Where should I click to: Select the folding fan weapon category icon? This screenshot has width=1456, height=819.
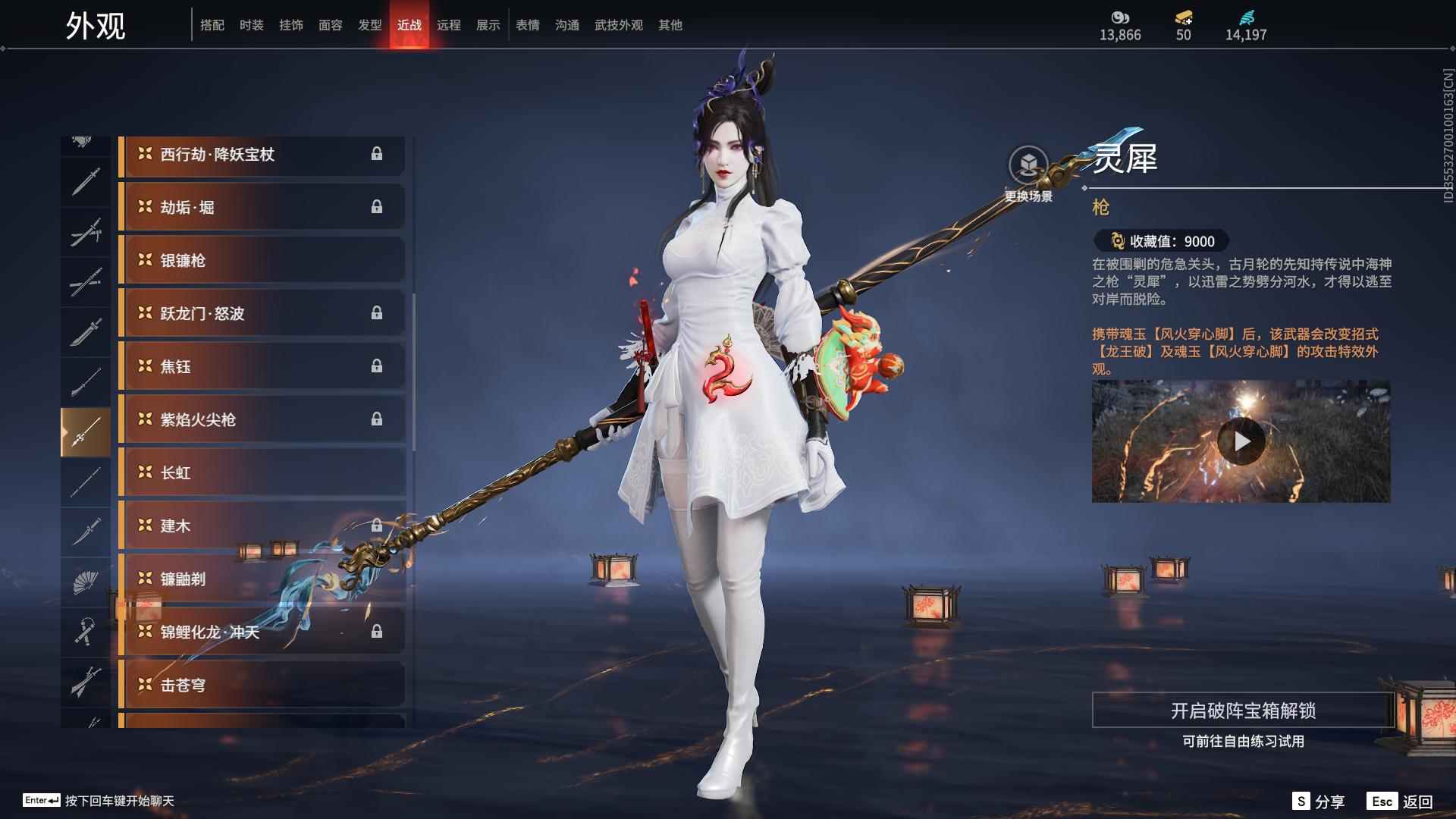[86, 580]
